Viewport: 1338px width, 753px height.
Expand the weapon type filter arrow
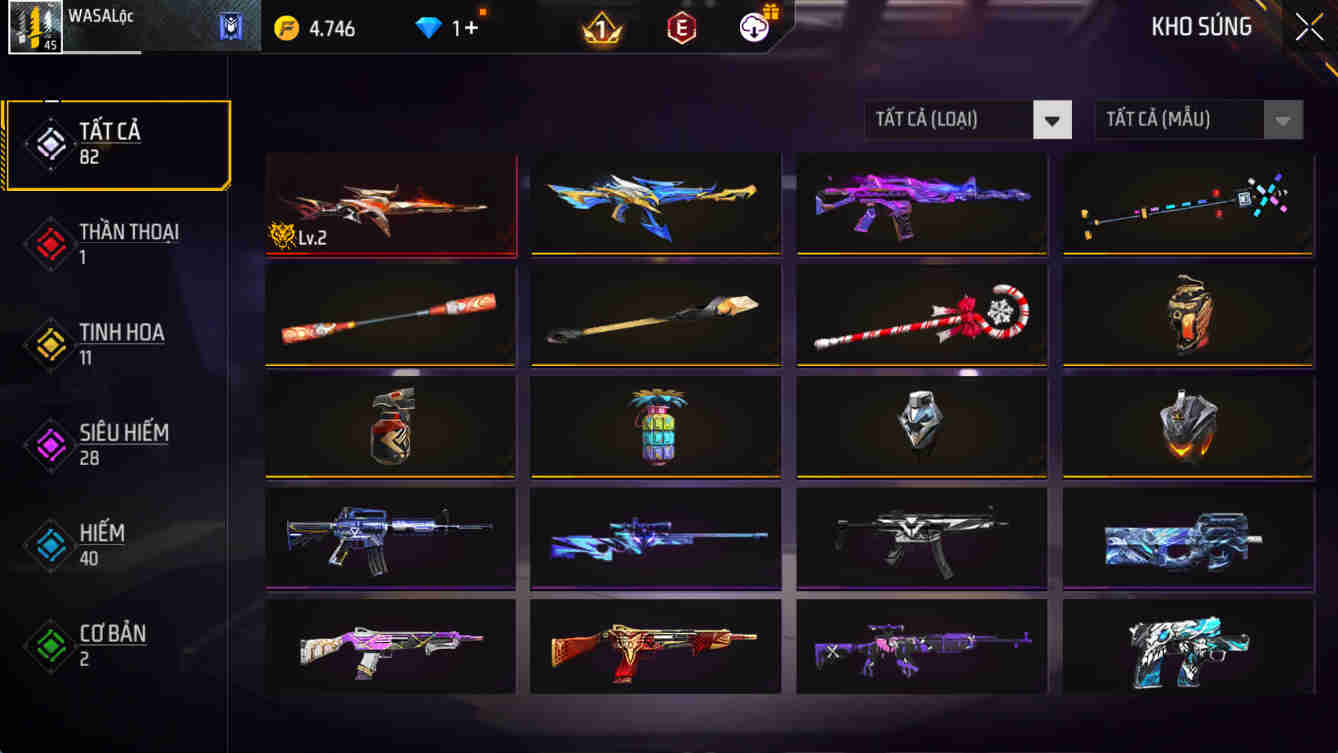1051,119
